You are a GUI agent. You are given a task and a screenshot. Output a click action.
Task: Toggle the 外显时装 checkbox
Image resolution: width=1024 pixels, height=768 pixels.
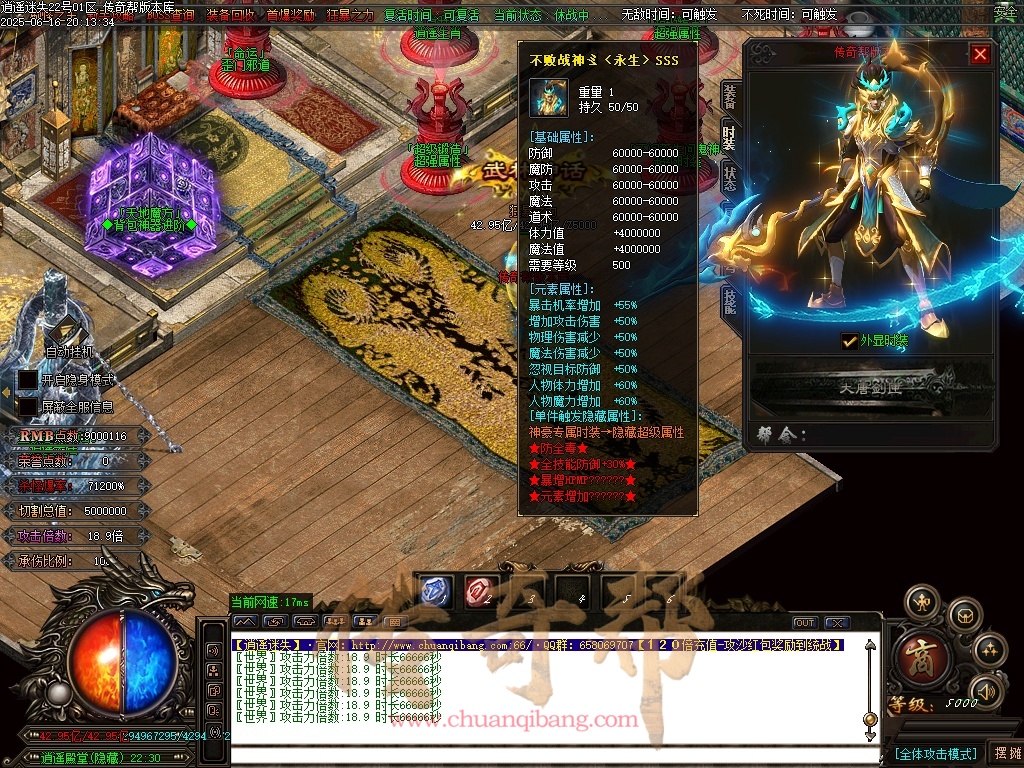pos(849,340)
